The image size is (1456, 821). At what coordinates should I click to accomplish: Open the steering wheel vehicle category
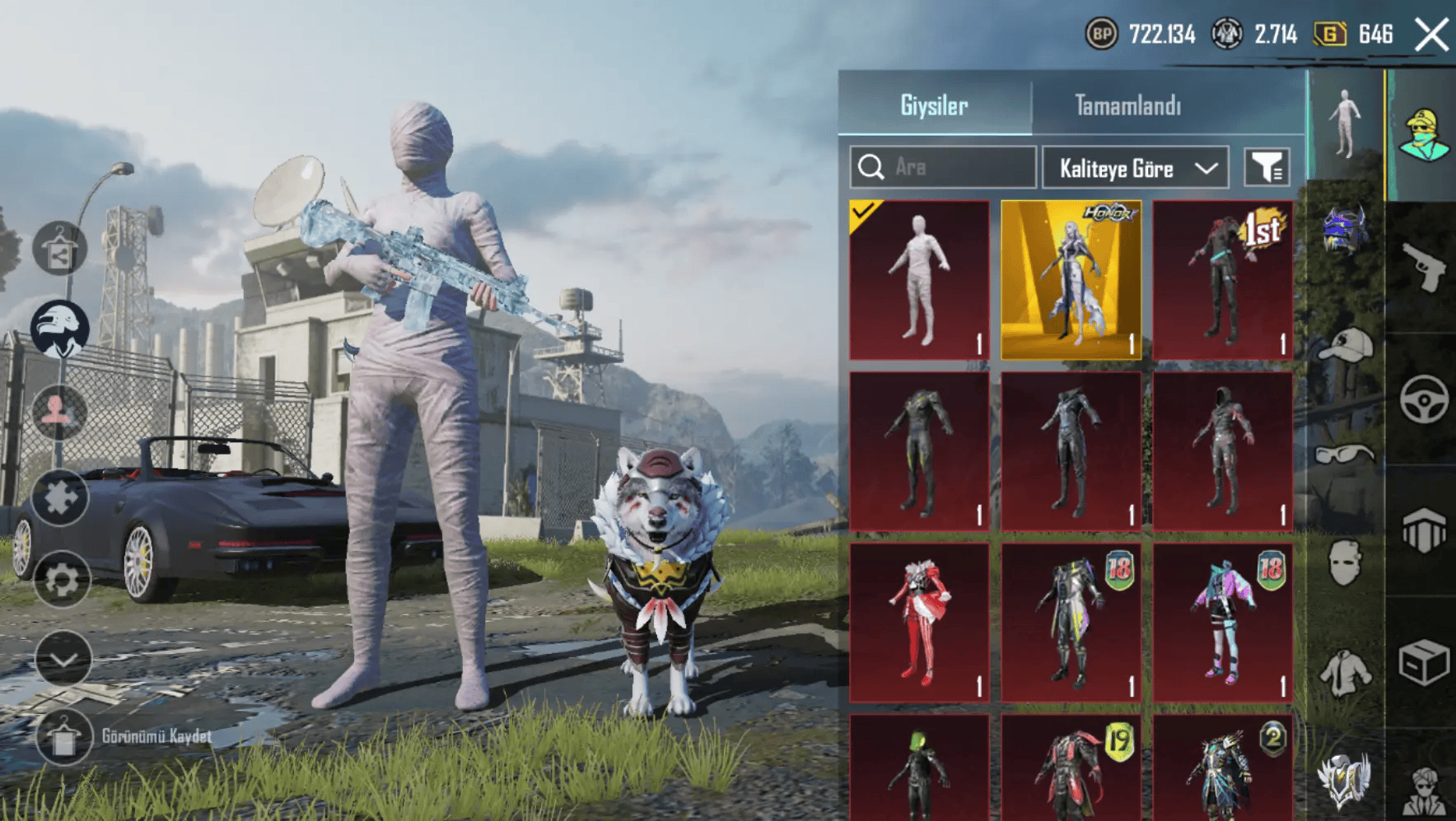(1424, 399)
